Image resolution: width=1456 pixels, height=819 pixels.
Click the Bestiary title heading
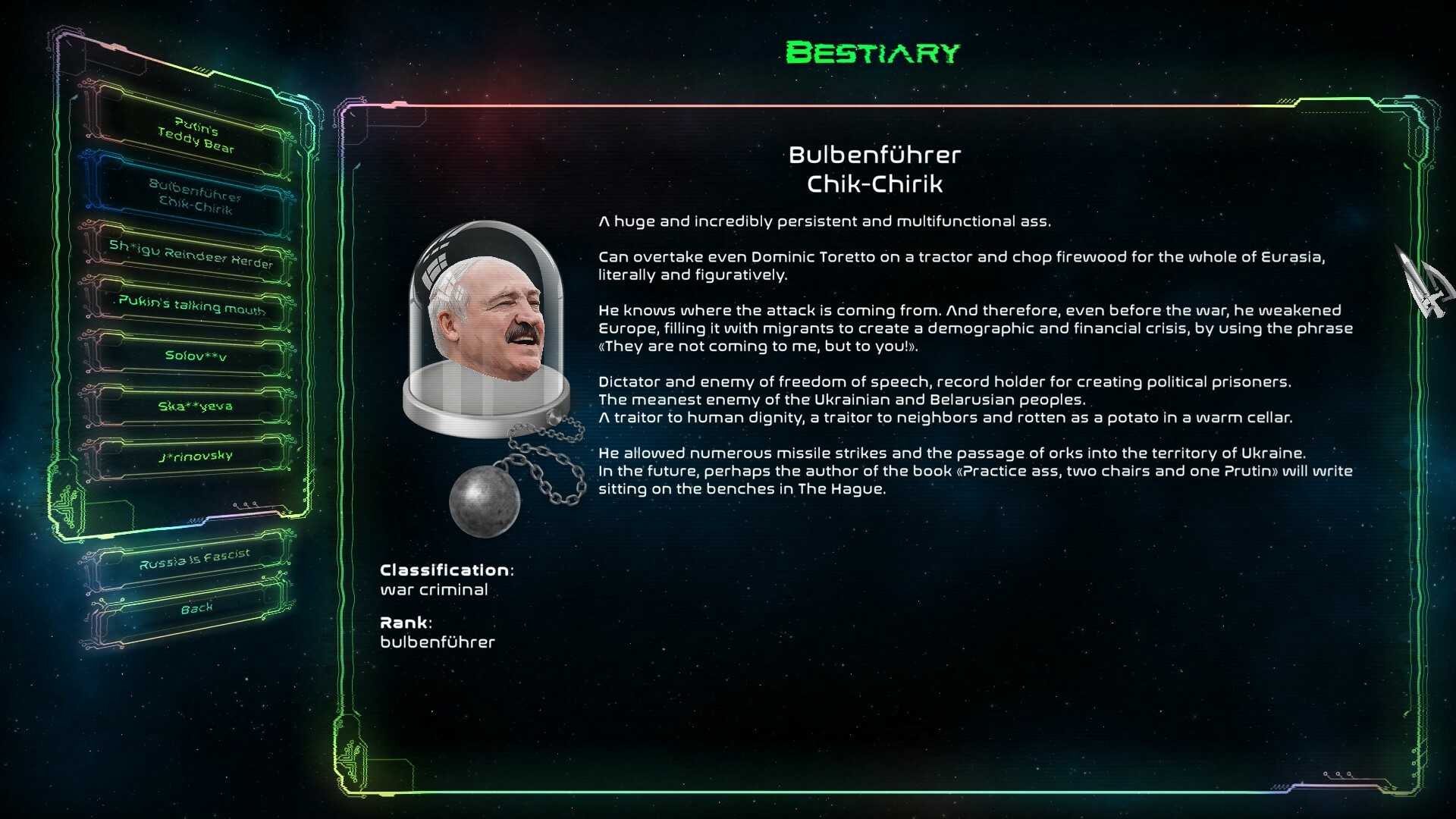[872, 52]
